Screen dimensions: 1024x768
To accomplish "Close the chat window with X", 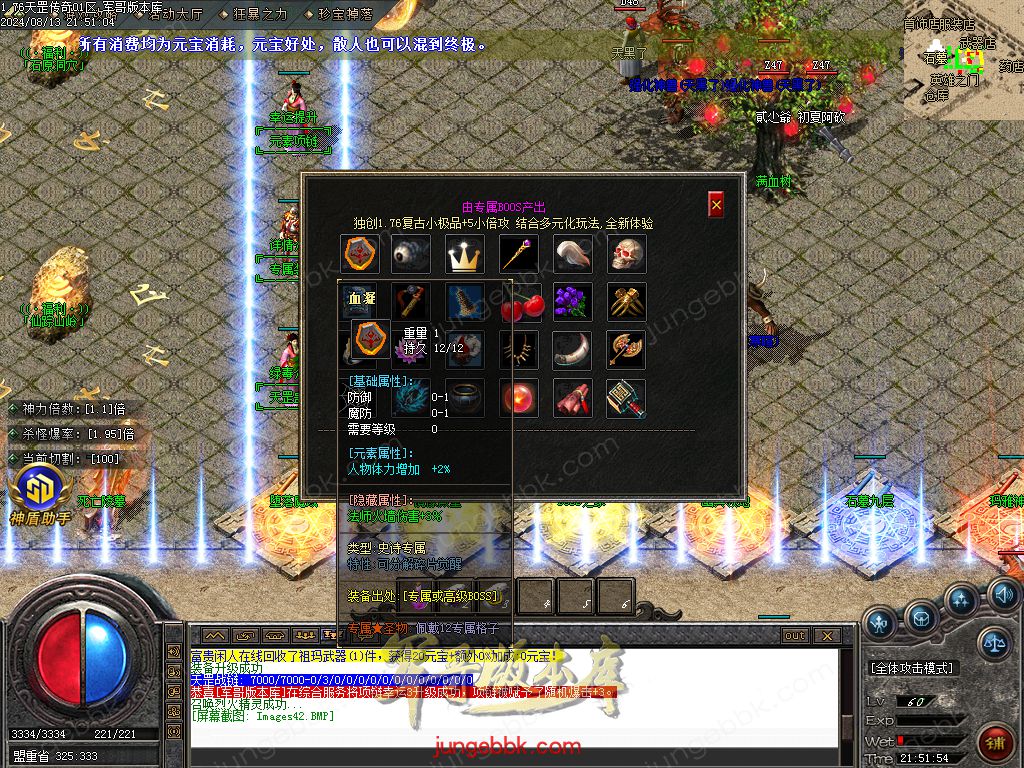I will (x=827, y=635).
